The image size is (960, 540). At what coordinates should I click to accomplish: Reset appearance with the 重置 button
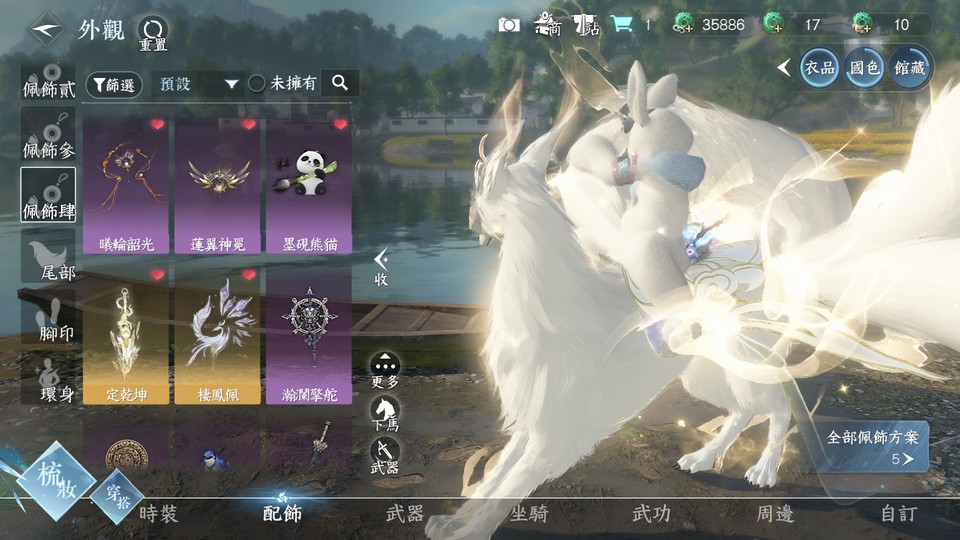(152, 33)
